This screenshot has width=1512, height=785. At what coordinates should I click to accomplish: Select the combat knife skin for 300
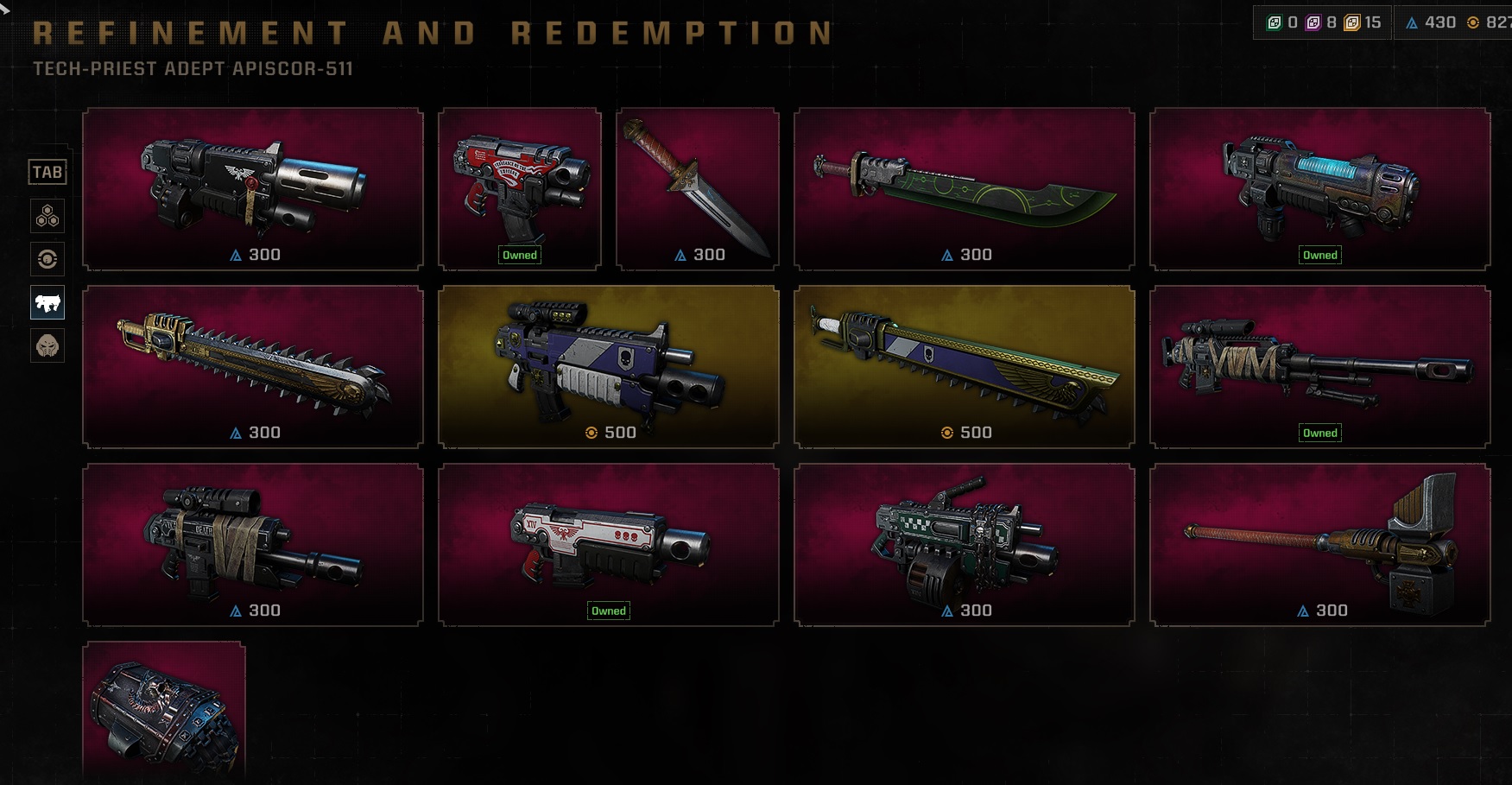[697, 189]
